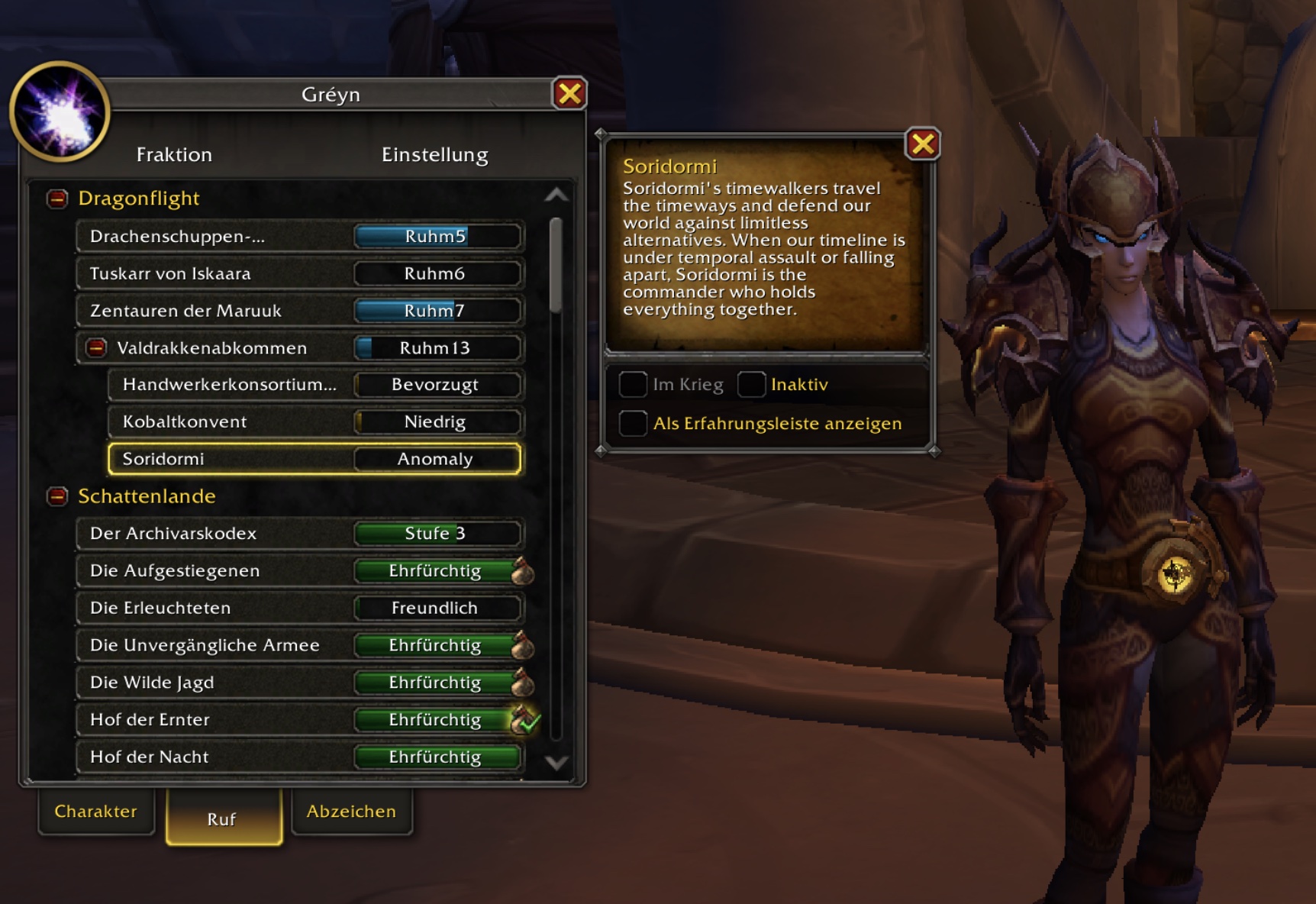The height and width of the screenshot is (904, 1316).
Task: Switch to the Charakter tab
Action: click(96, 811)
